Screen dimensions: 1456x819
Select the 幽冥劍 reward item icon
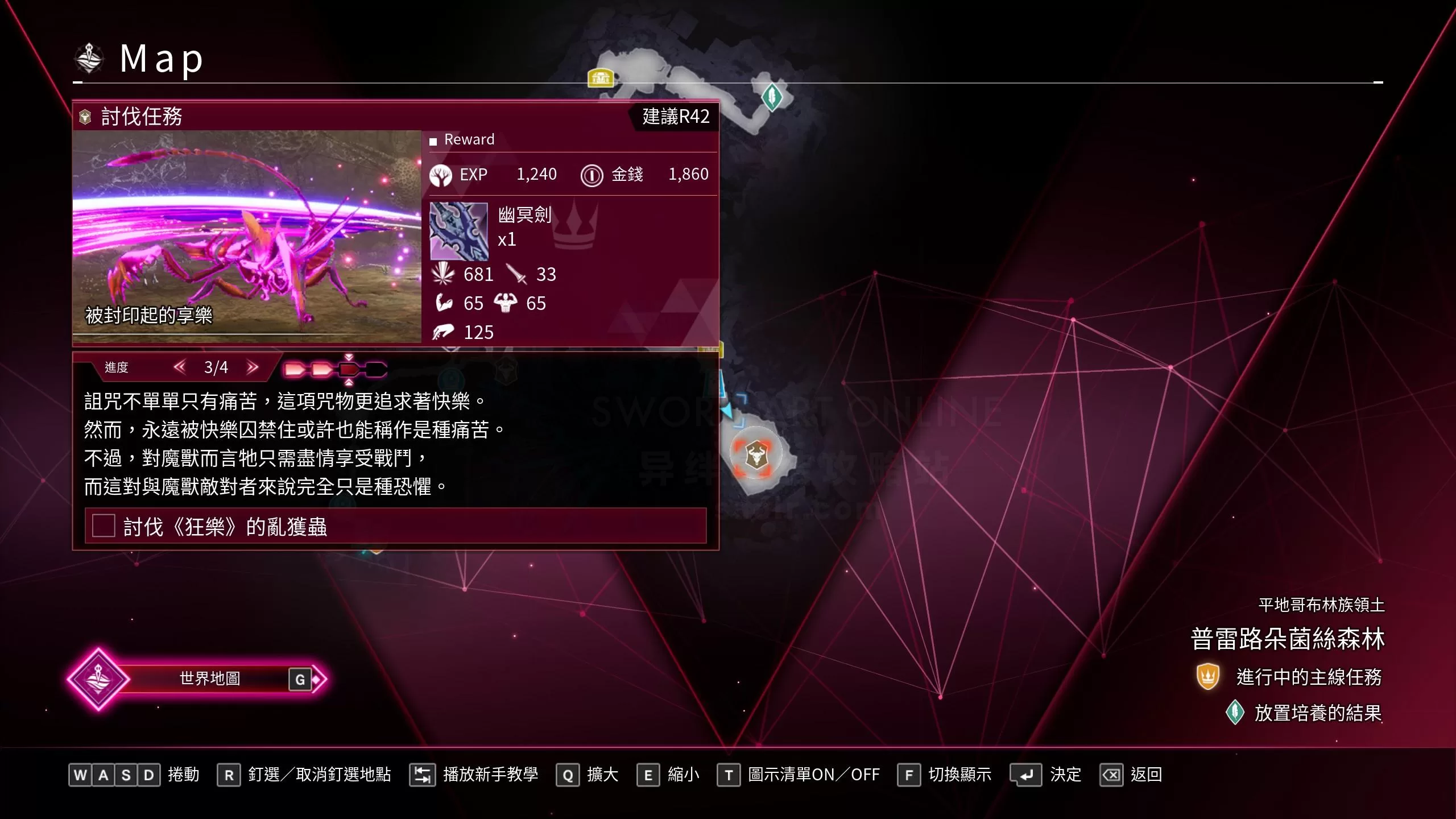(x=458, y=231)
